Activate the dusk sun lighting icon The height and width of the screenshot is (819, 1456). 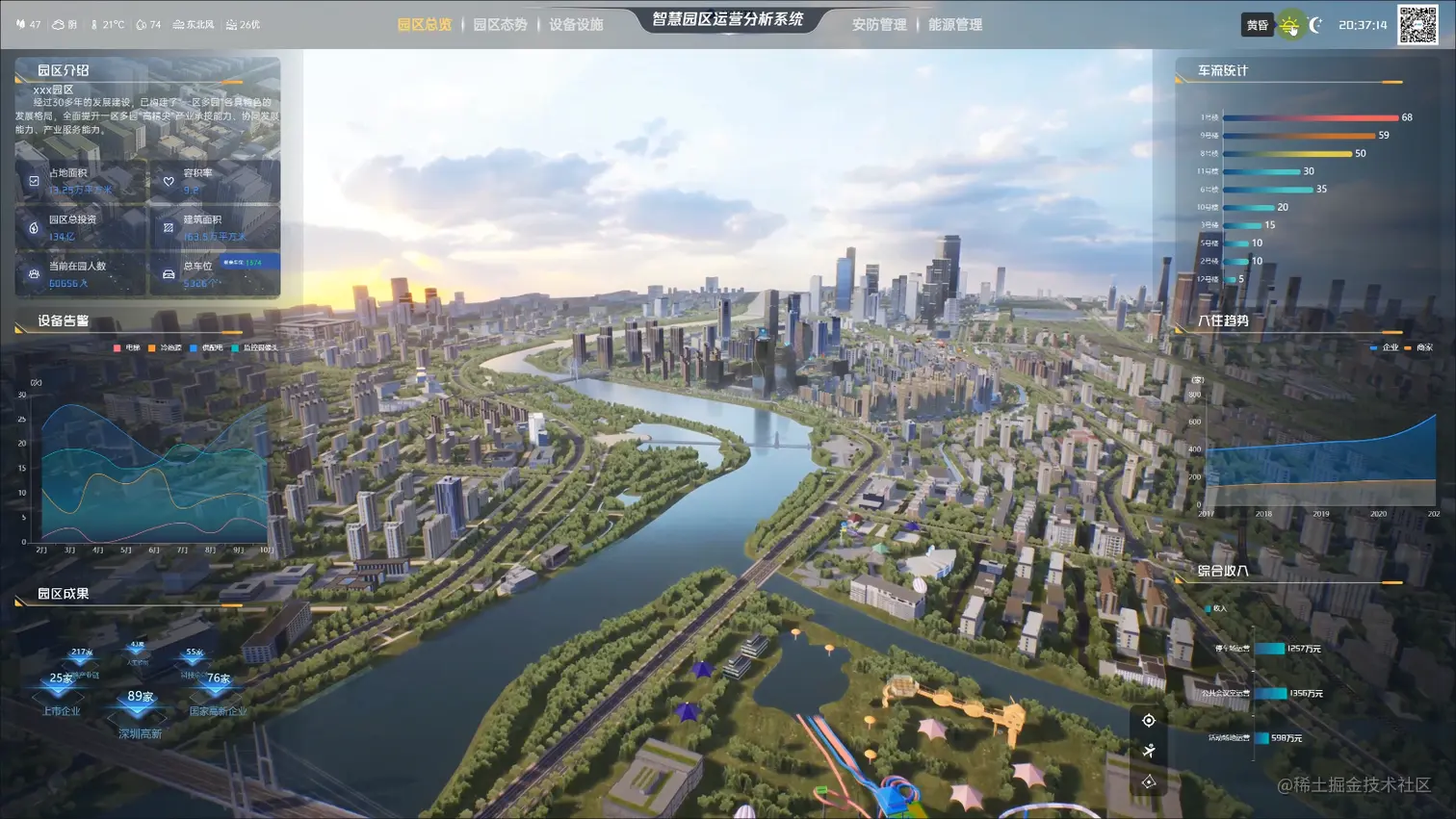click(x=1289, y=26)
